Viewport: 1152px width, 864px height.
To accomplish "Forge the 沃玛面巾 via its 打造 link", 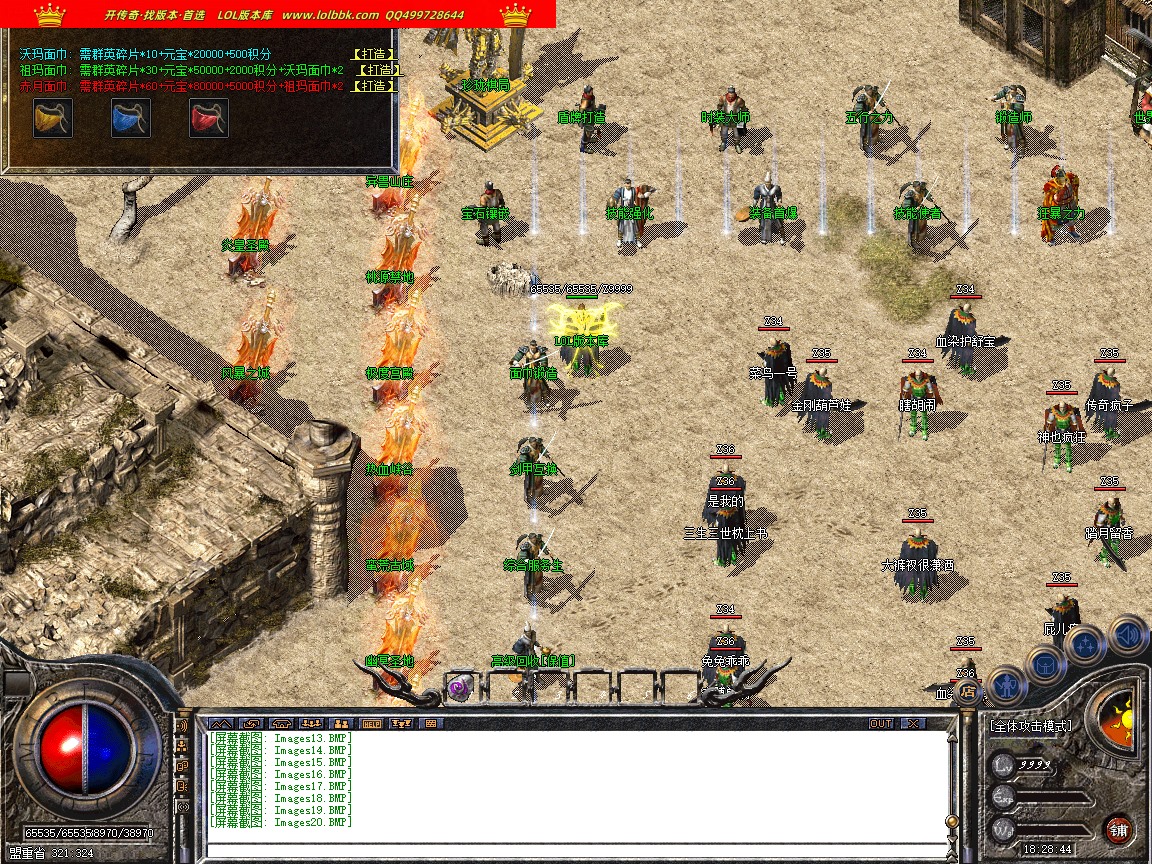I will tap(375, 54).
